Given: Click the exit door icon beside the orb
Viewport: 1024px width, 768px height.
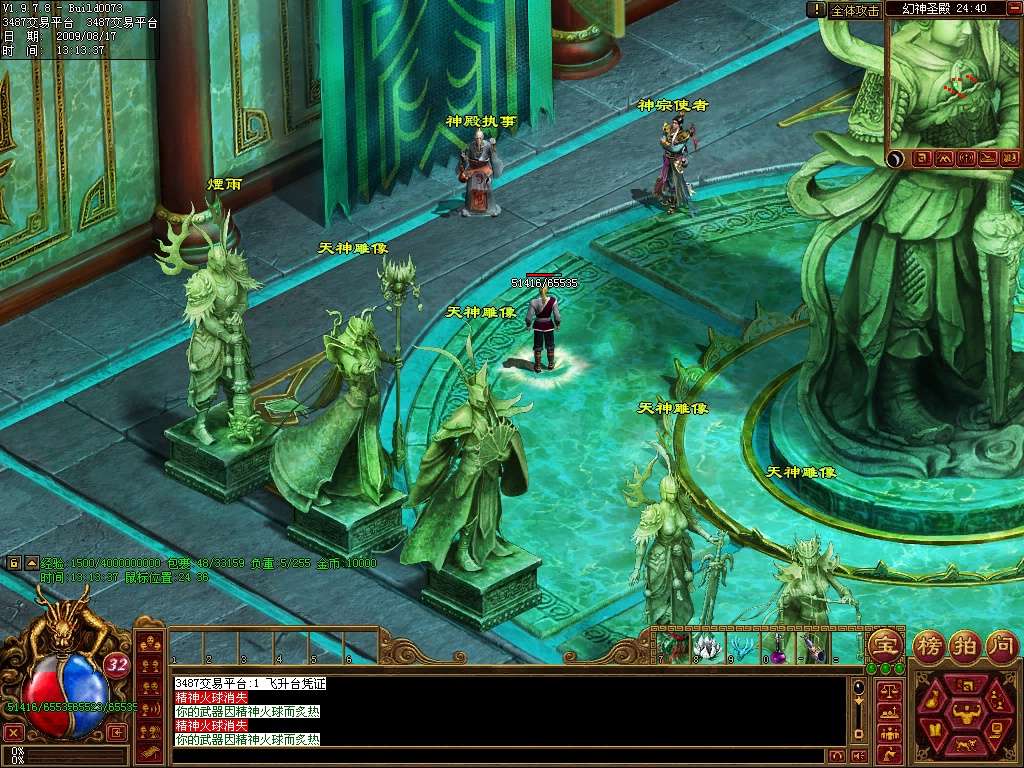Looking at the screenshot, I should click(117, 732).
